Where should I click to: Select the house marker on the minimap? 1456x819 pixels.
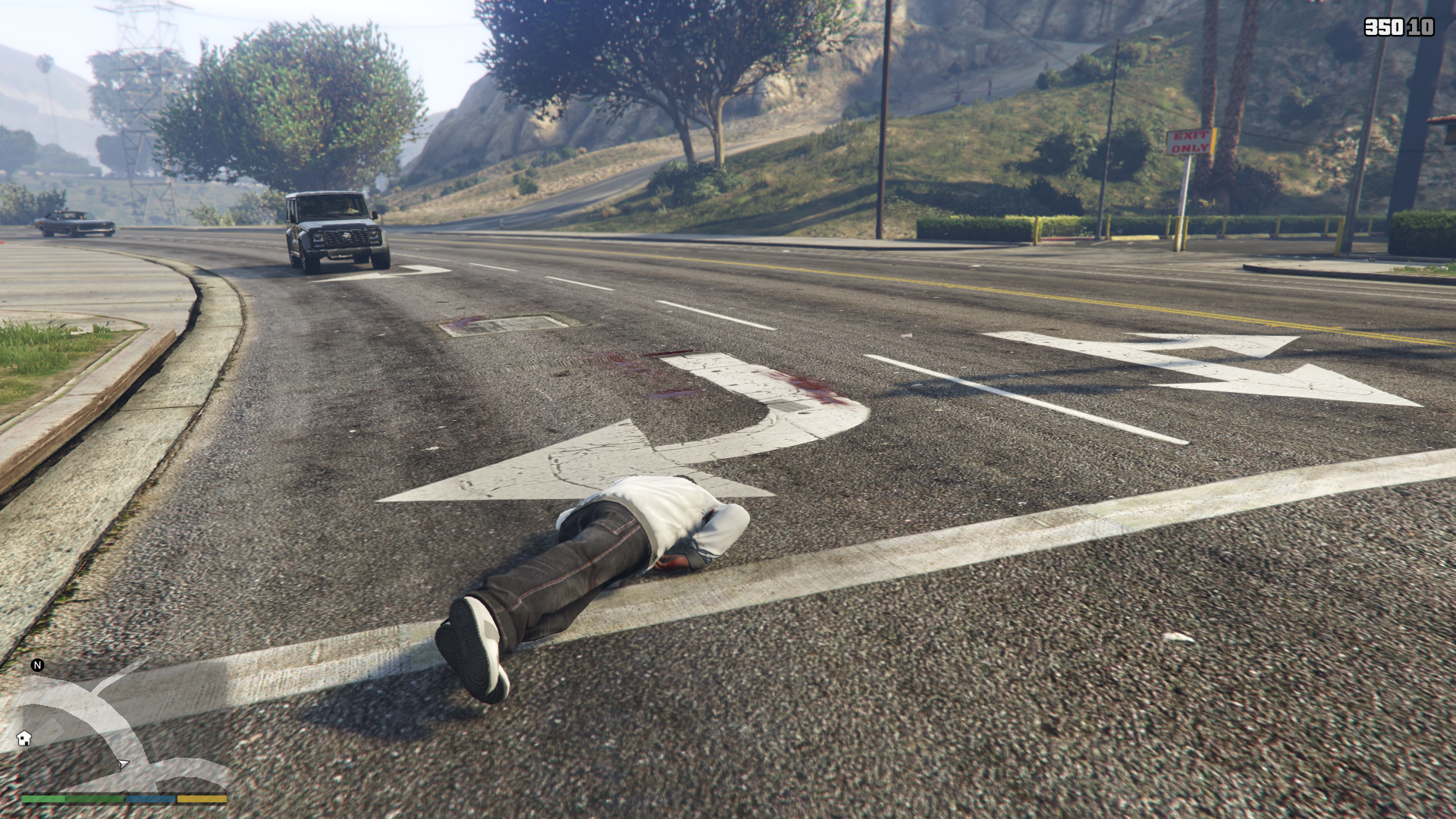coord(24,738)
